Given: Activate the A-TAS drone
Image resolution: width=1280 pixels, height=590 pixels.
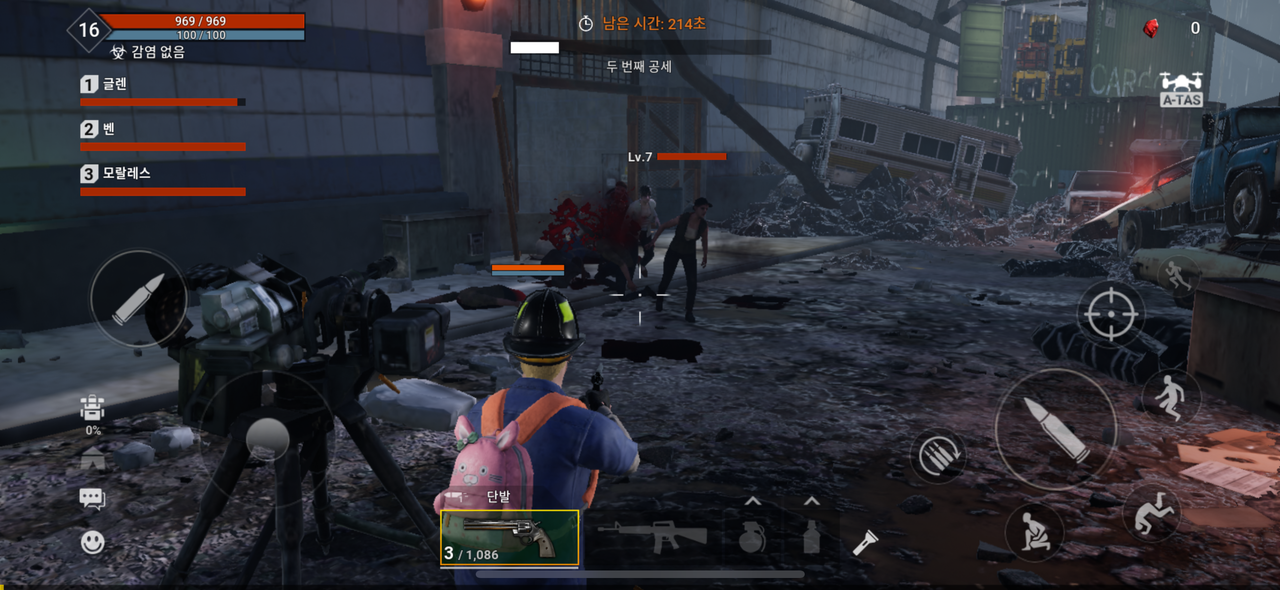Looking at the screenshot, I should (1181, 89).
